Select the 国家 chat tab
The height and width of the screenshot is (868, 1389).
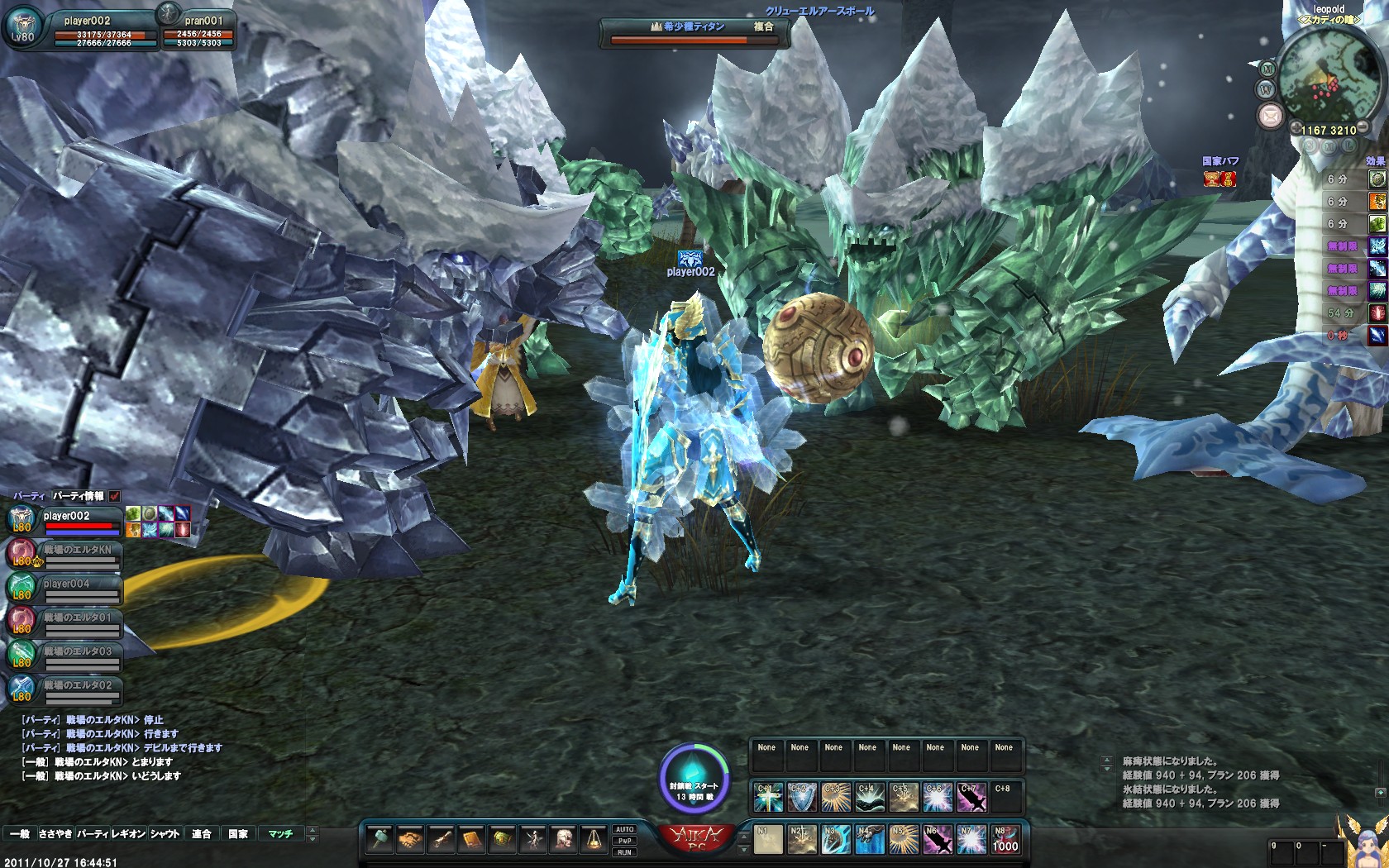pyautogui.click(x=238, y=834)
